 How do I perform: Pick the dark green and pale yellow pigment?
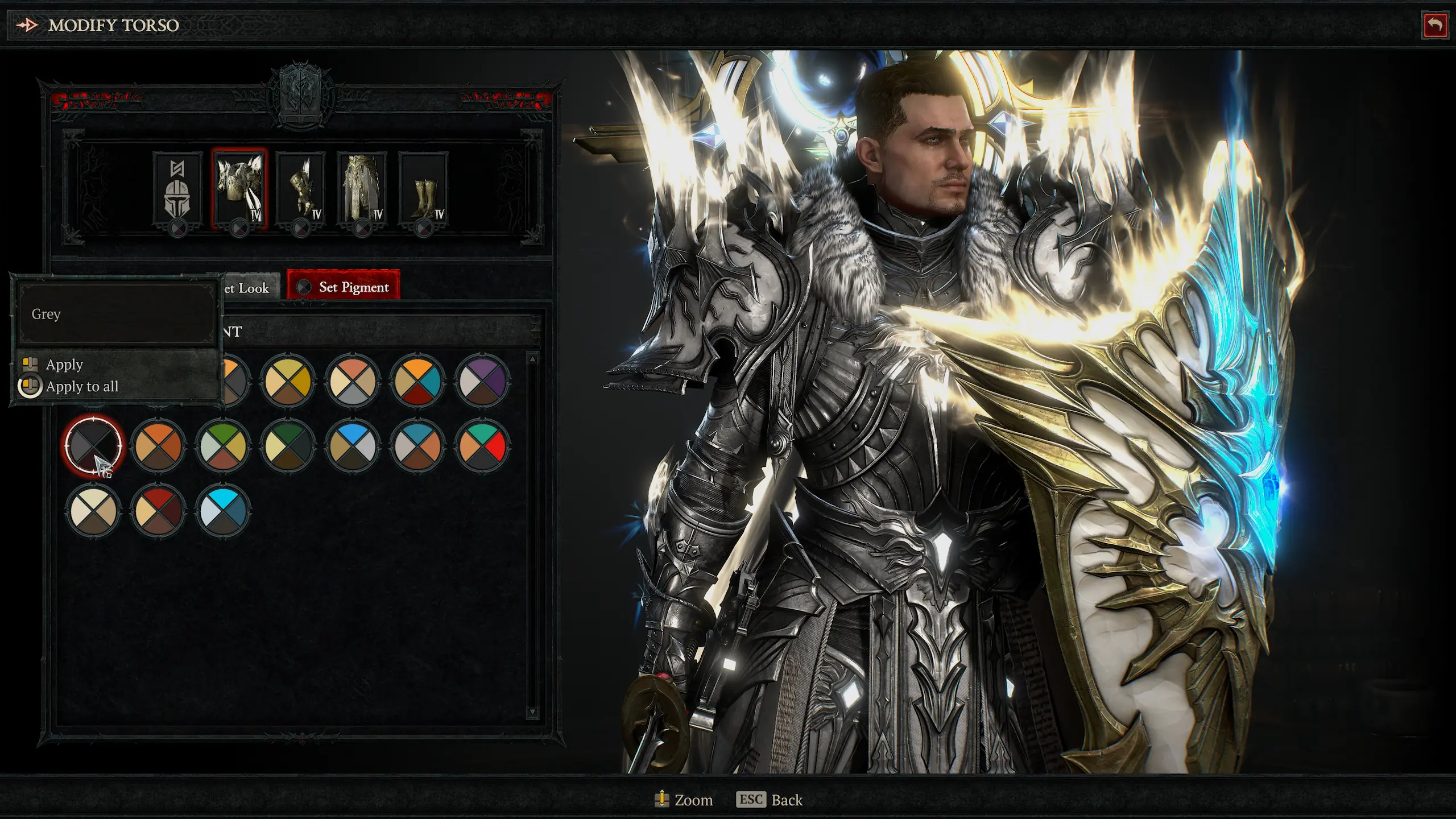pos(287,445)
